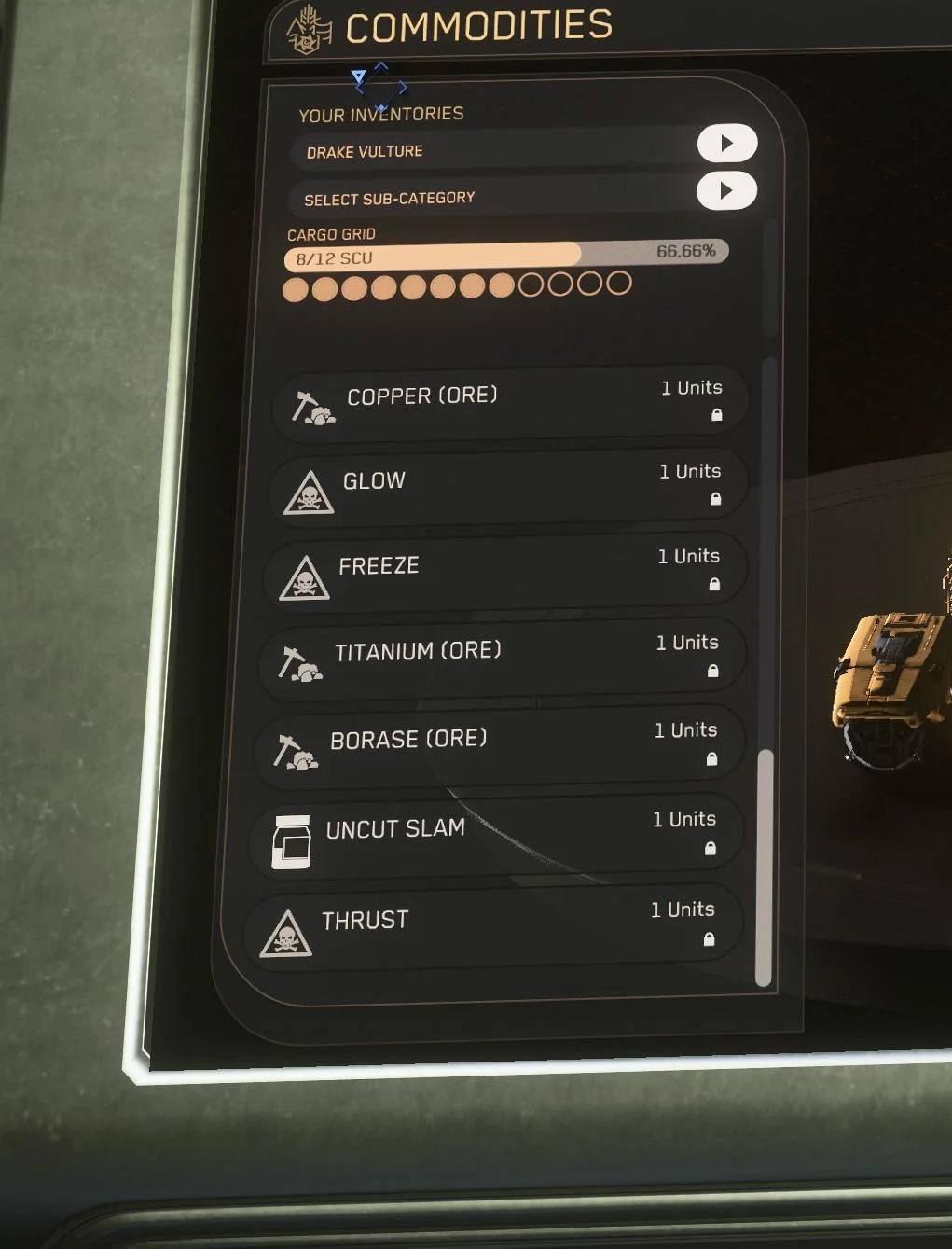Image resolution: width=952 pixels, height=1249 pixels.
Task: Select Thrust from the commodity list
Action: click(492, 925)
